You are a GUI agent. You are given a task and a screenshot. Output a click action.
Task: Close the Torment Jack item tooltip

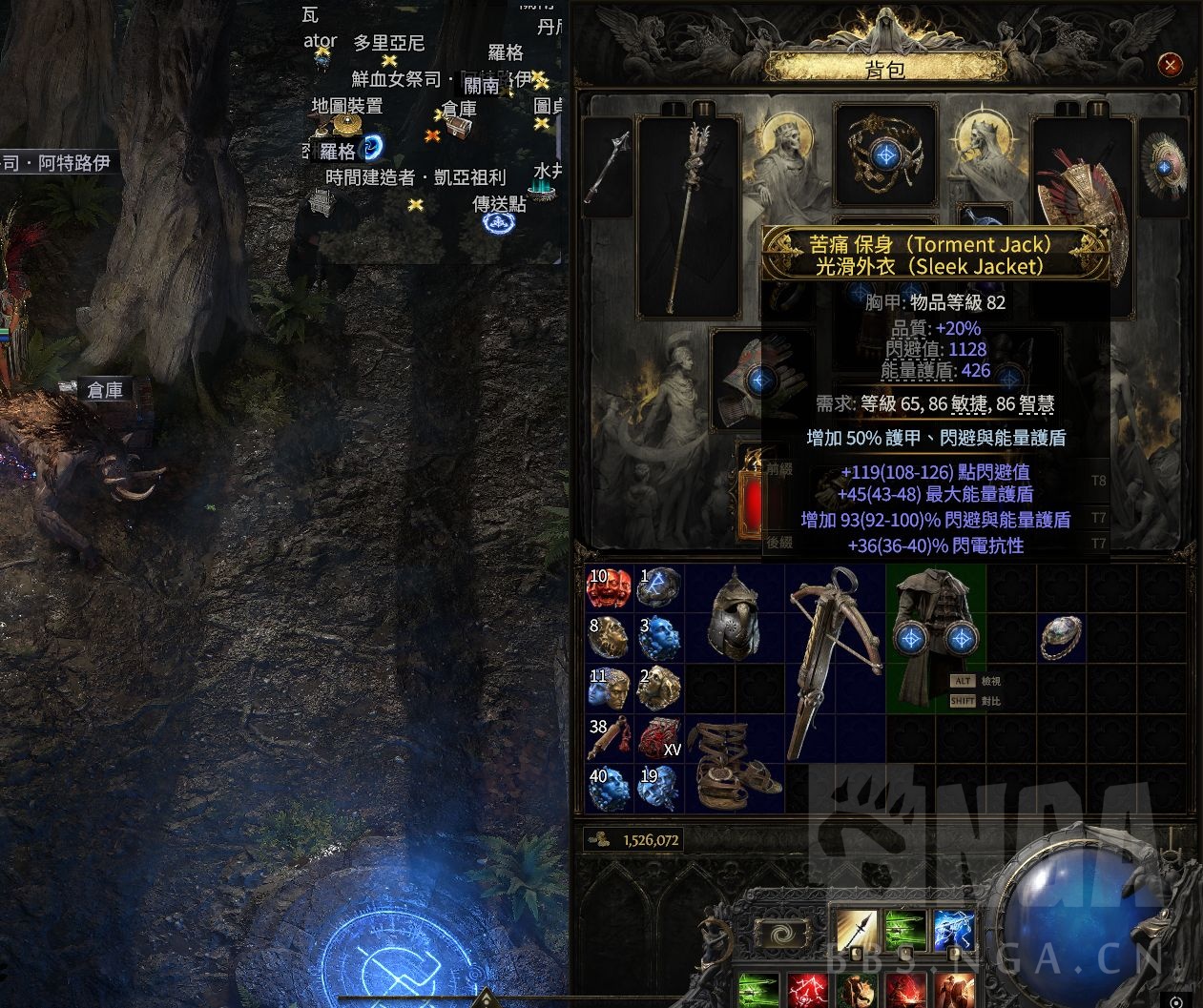tap(1104, 232)
